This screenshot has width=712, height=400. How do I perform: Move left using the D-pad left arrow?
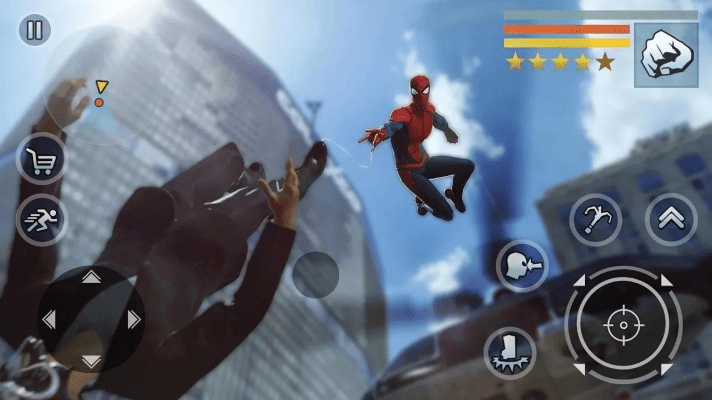[48, 320]
